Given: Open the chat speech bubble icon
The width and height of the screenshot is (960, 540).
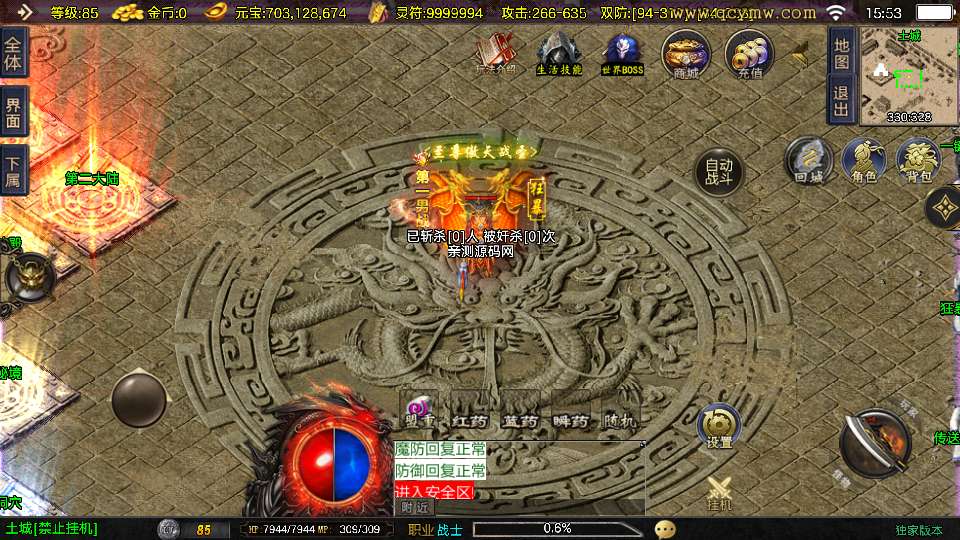Looking at the screenshot, I should coord(665,528).
